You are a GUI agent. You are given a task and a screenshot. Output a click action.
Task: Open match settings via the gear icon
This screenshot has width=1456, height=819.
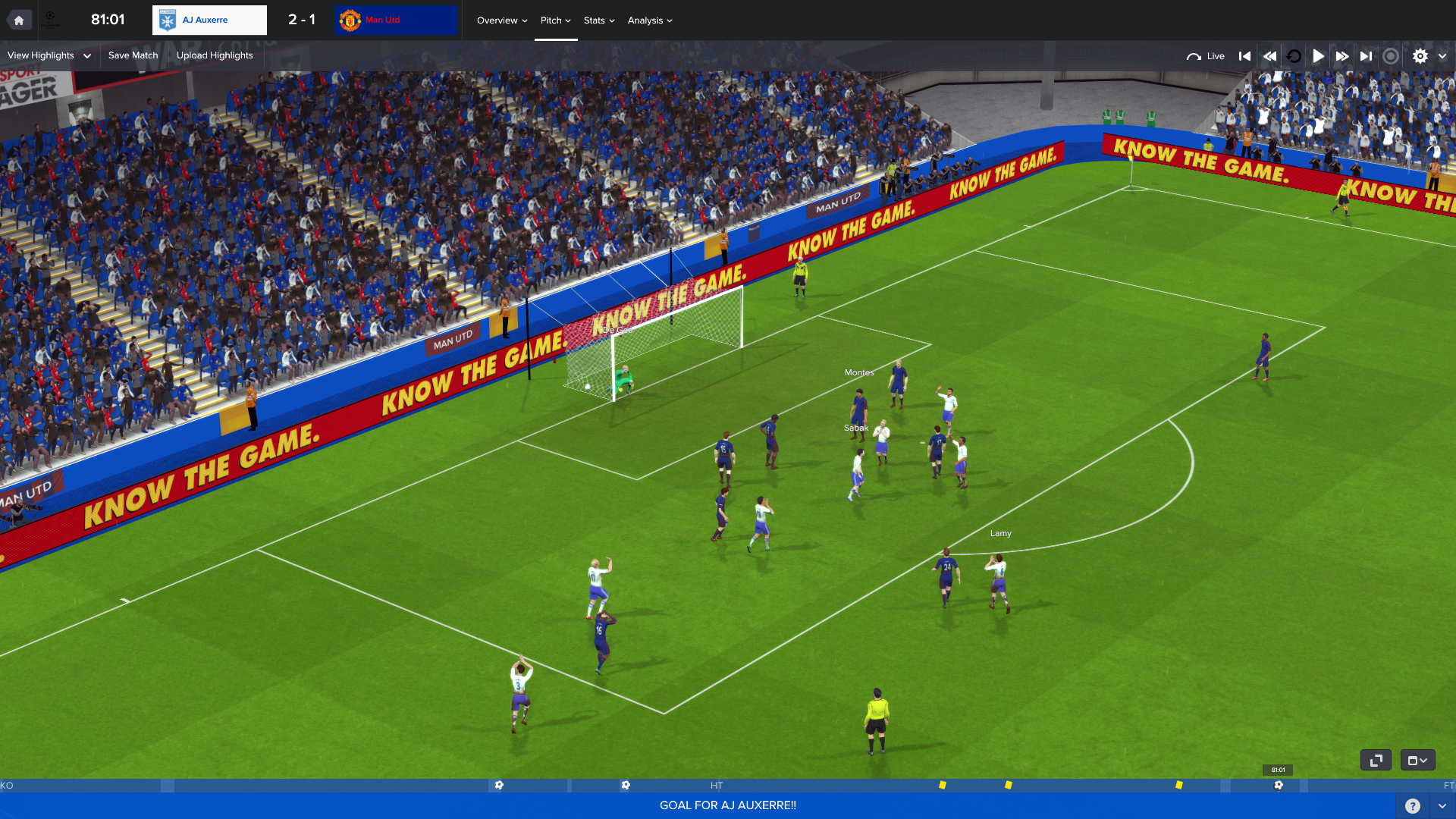pyautogui.click(x=1420, y=56)
